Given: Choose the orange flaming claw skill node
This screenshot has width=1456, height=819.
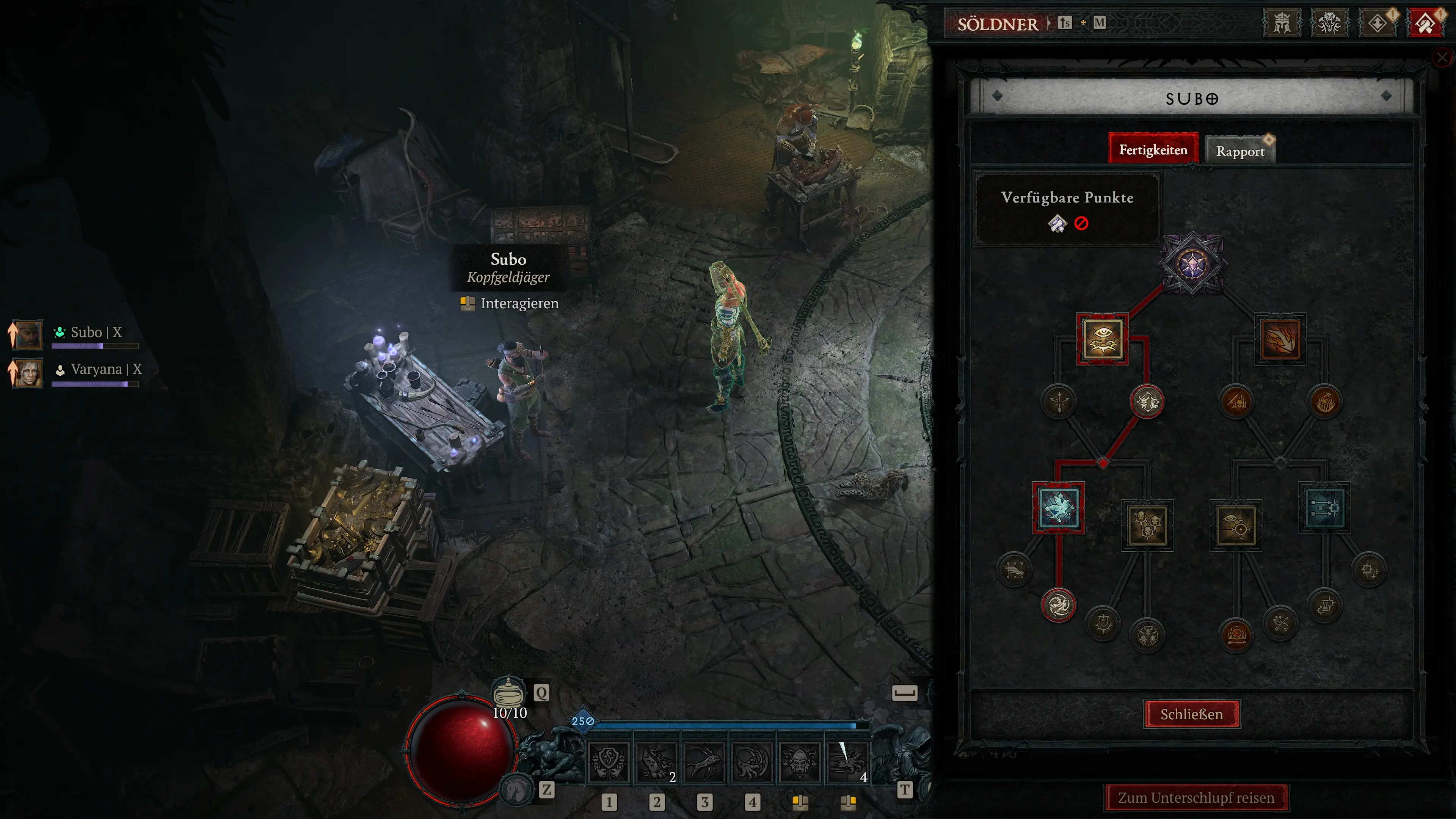Looking at the screenshot, I should click(x=1280, y=339).
